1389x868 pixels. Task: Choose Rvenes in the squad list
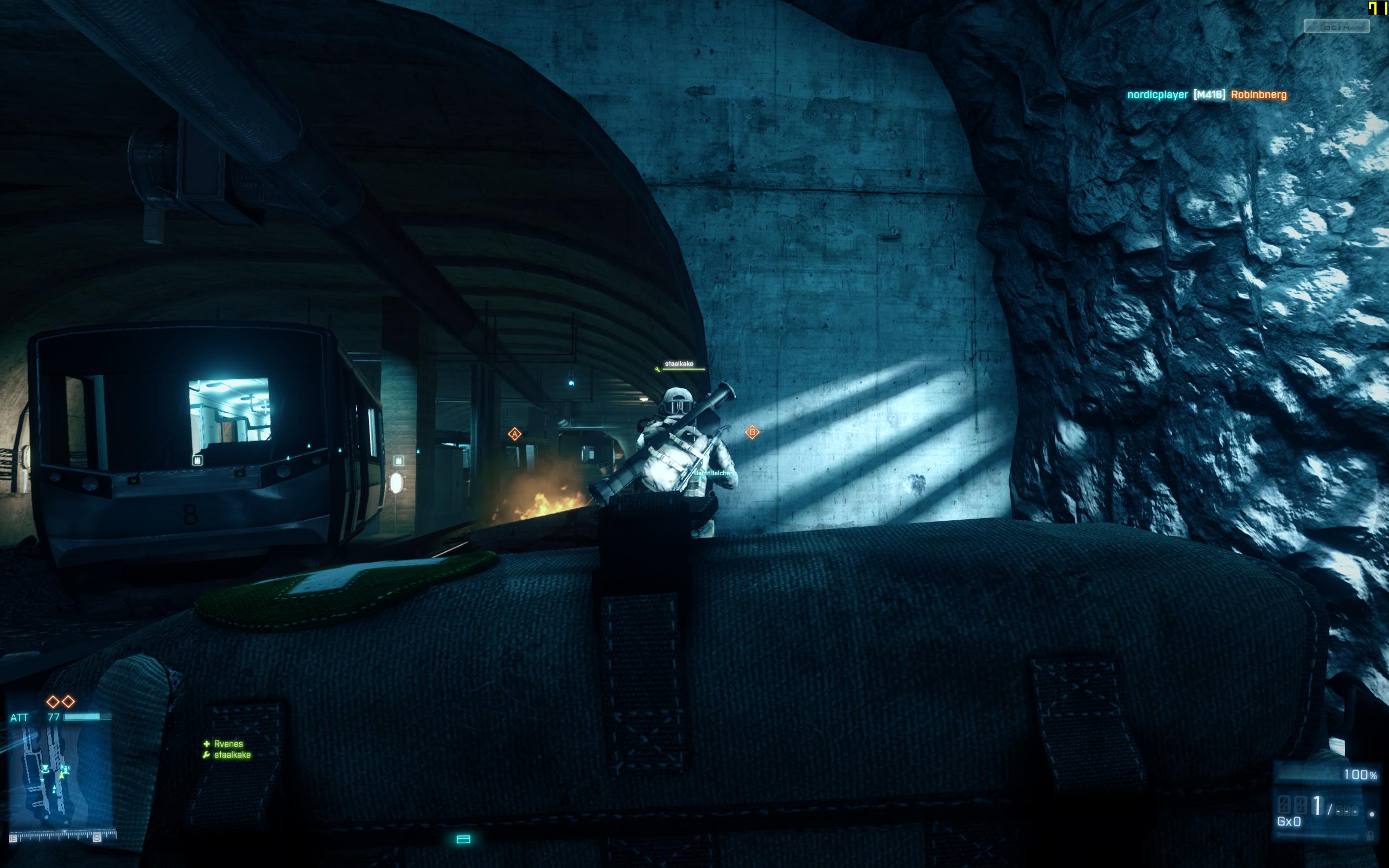click(228, 744)
